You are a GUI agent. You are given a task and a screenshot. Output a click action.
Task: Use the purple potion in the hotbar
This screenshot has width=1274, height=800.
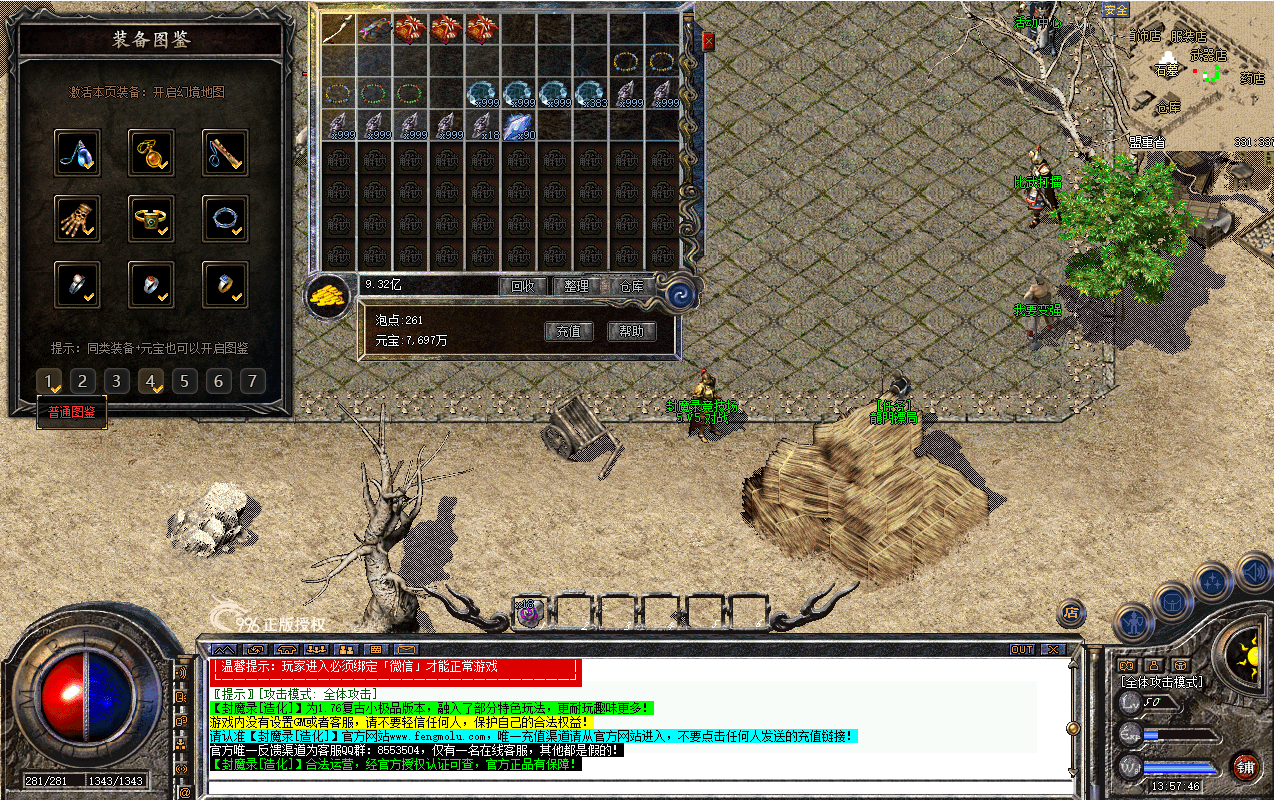click(x=528, y=612)
